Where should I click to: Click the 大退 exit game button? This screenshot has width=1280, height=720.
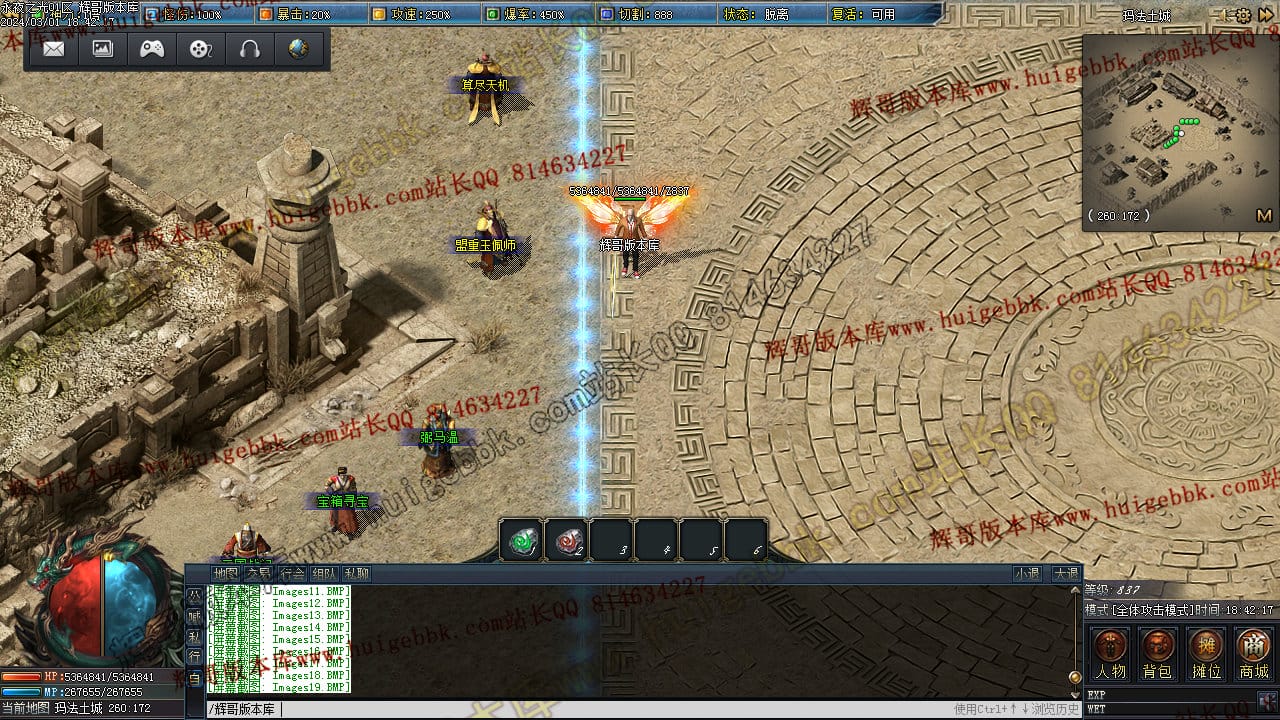(1065, 574)
